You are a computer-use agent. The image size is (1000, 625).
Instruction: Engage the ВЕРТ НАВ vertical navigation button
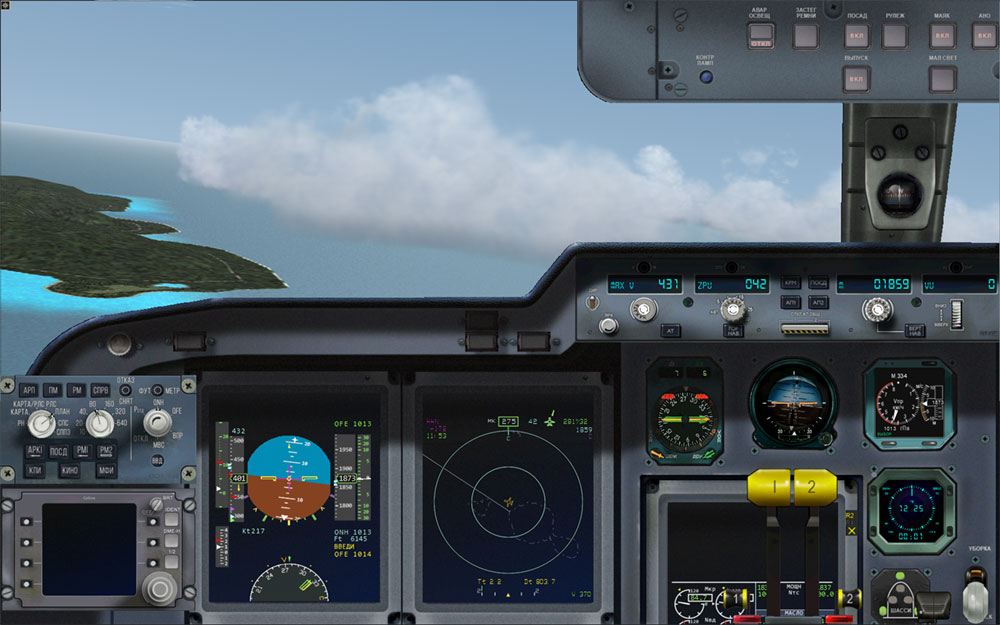(914, 331)
